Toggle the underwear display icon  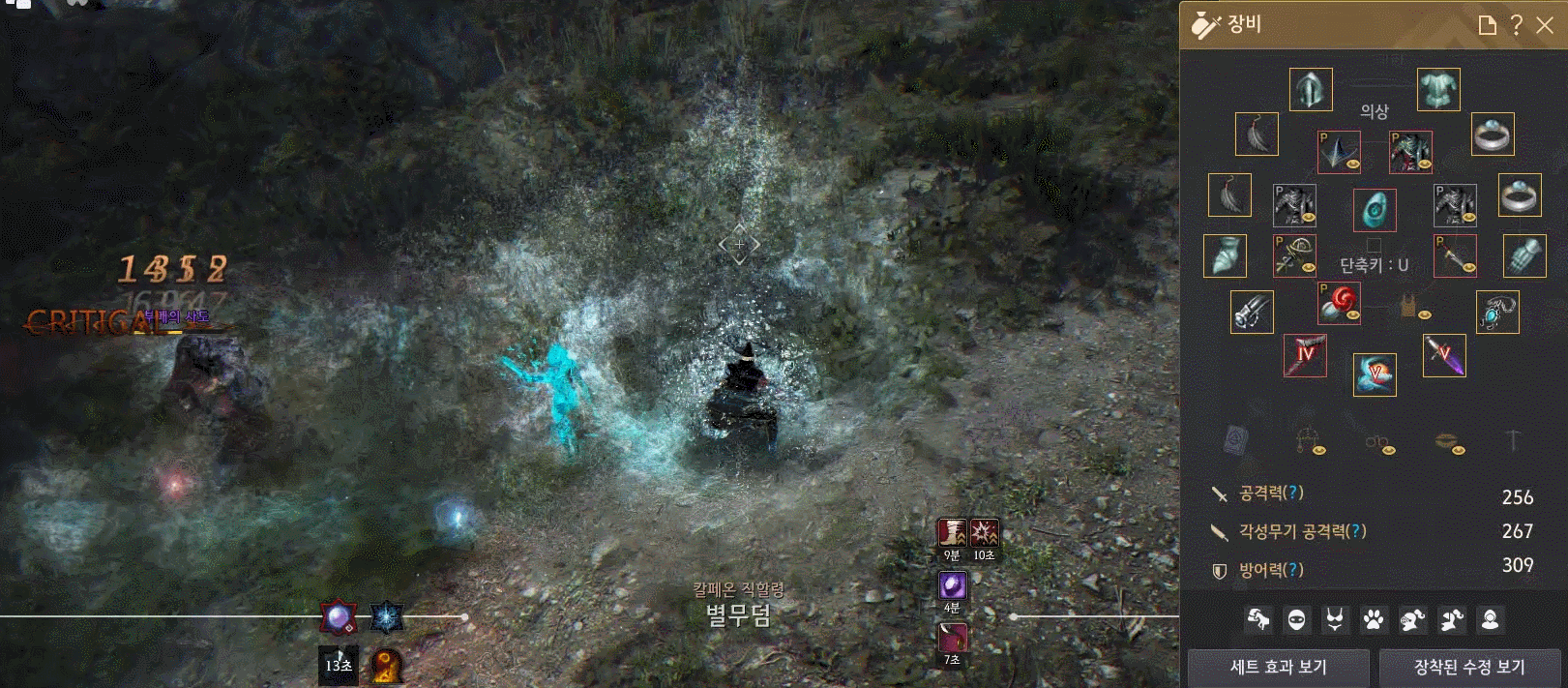coord(1335,619)
